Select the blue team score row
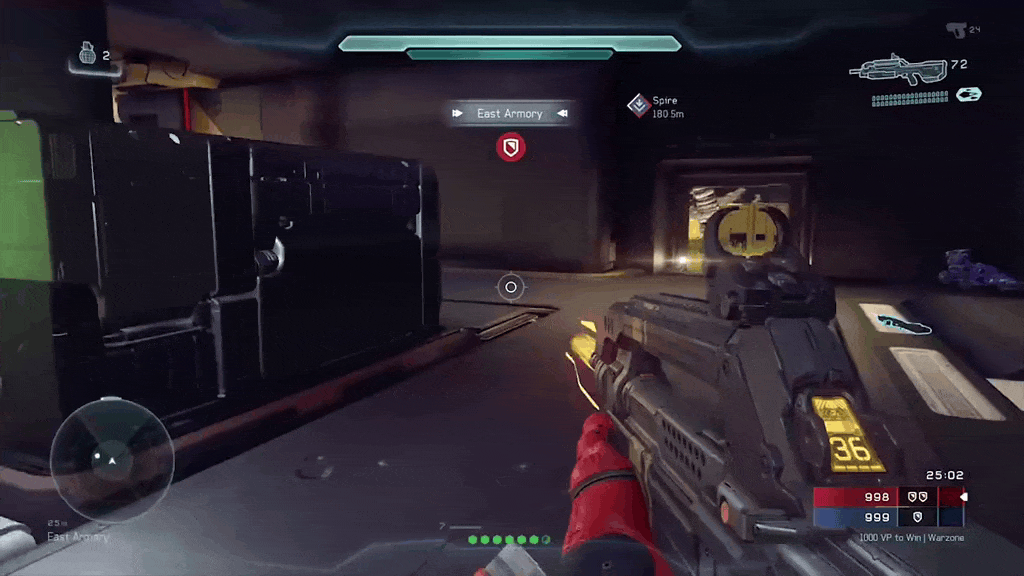1024x576 pixels. (888, 516)
